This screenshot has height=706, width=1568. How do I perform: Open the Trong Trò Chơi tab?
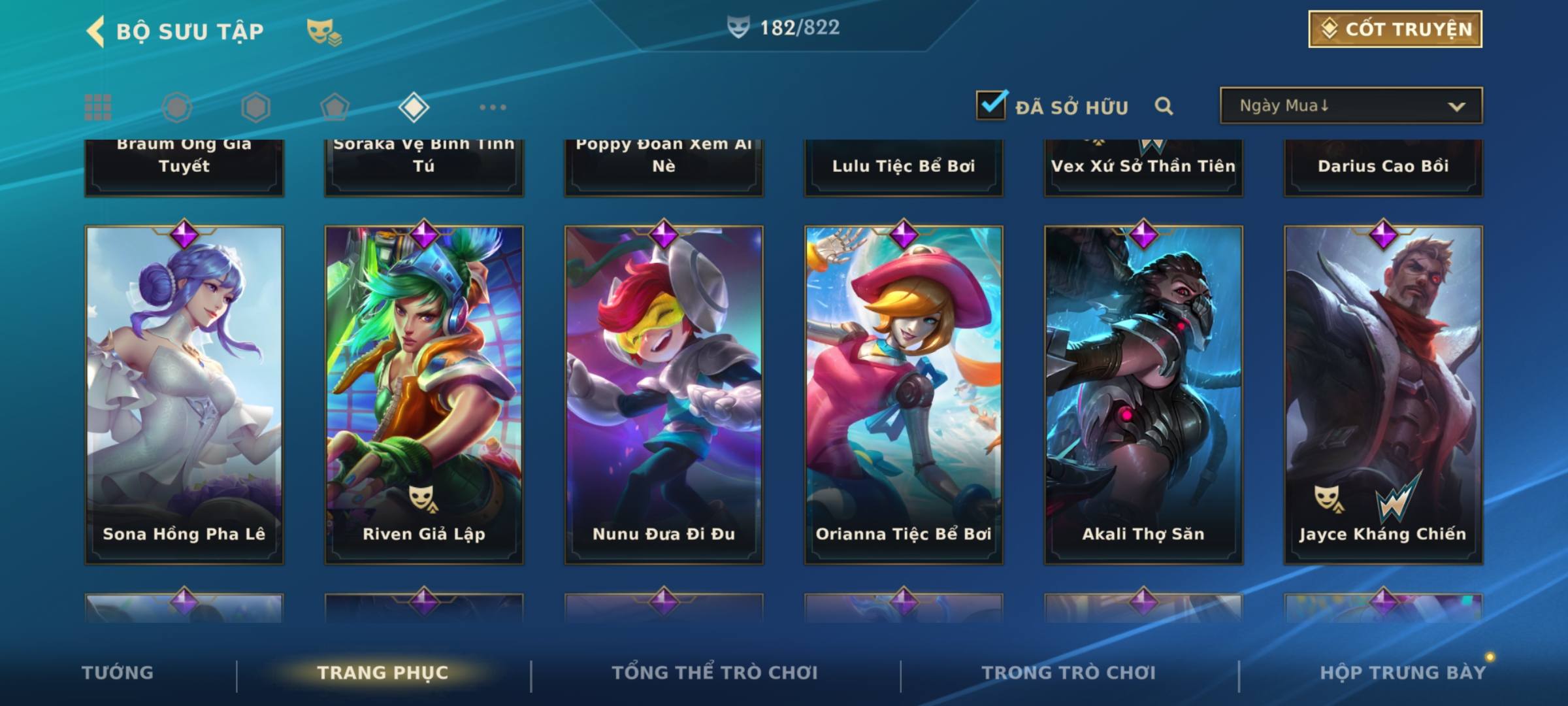click(x=1069, y=673)
